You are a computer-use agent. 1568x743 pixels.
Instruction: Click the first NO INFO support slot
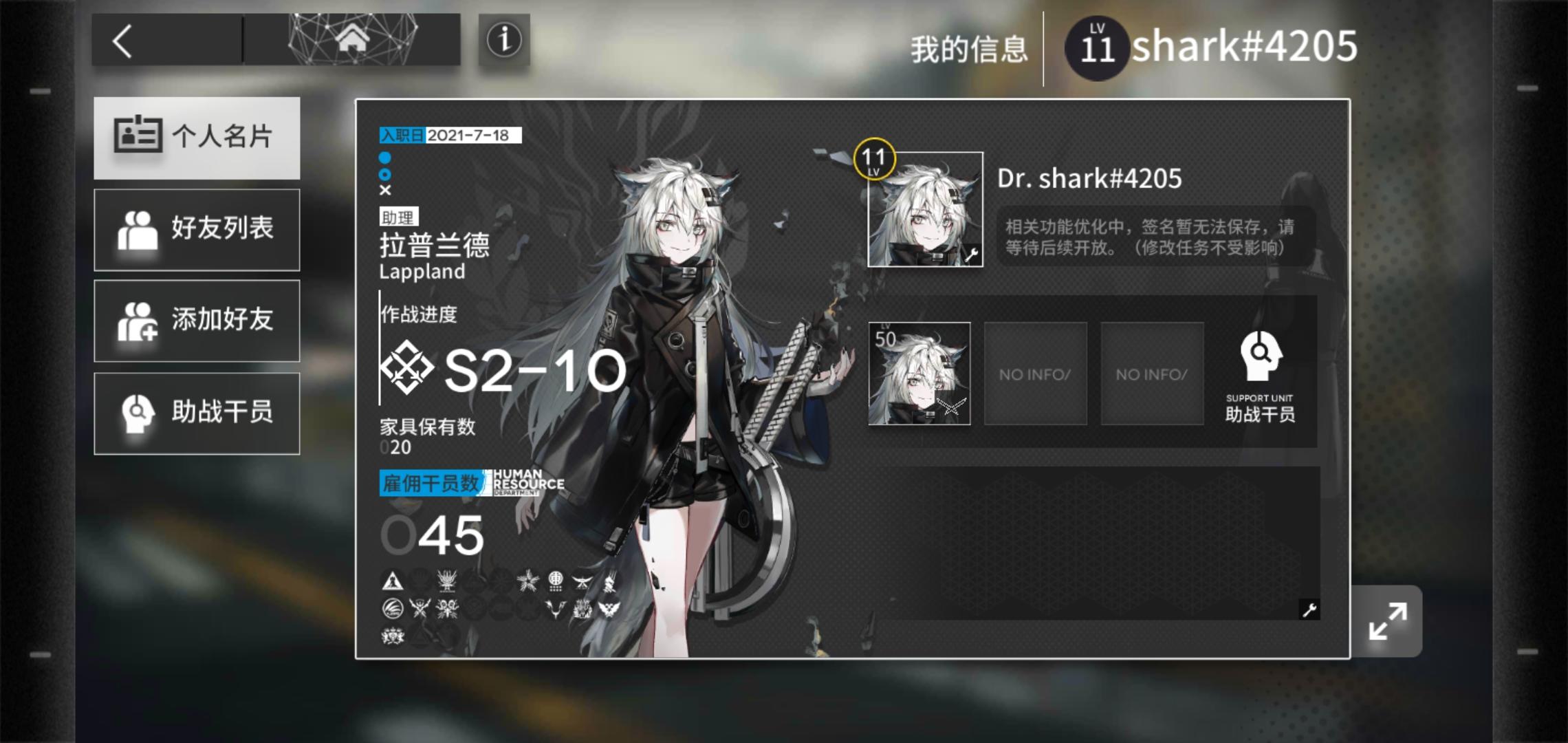click(x=1035, y=374)
